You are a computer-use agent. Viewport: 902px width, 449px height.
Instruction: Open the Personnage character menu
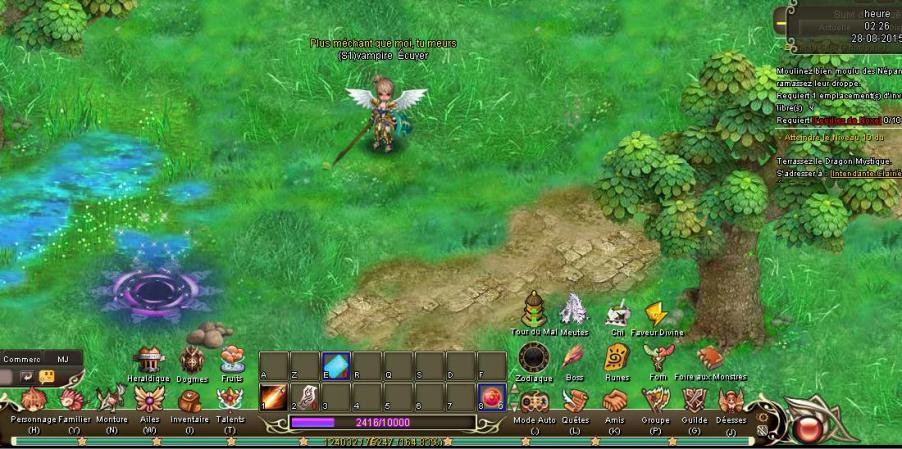click(x=34, y=402)
